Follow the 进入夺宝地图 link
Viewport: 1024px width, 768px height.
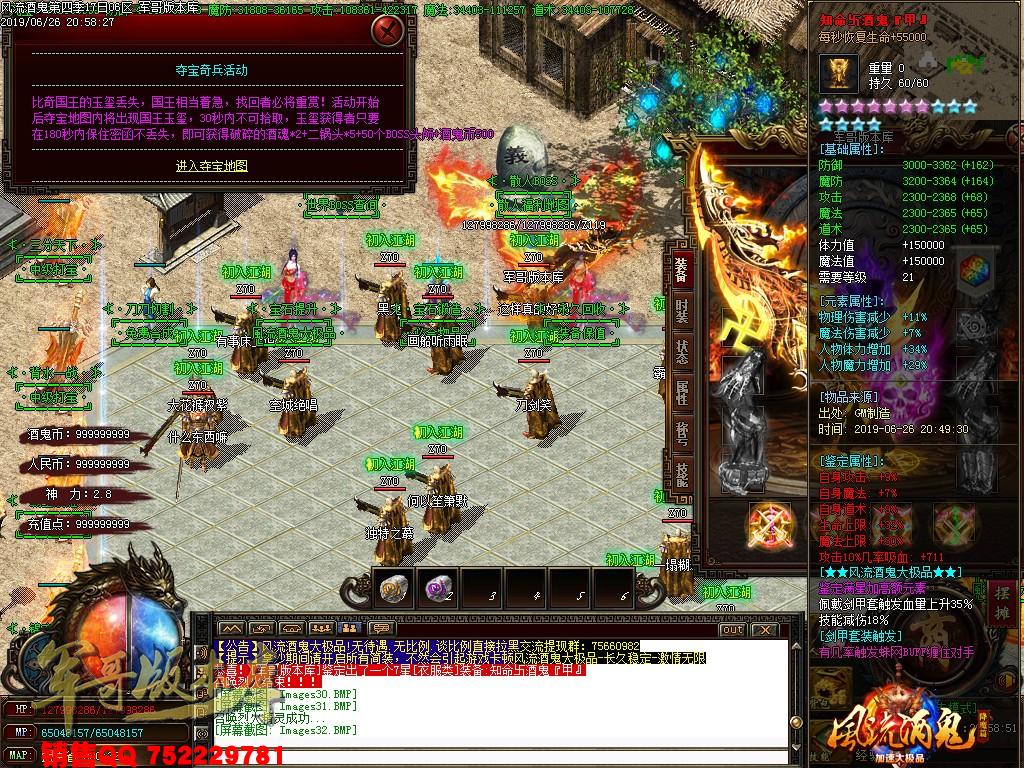(211, 166)
